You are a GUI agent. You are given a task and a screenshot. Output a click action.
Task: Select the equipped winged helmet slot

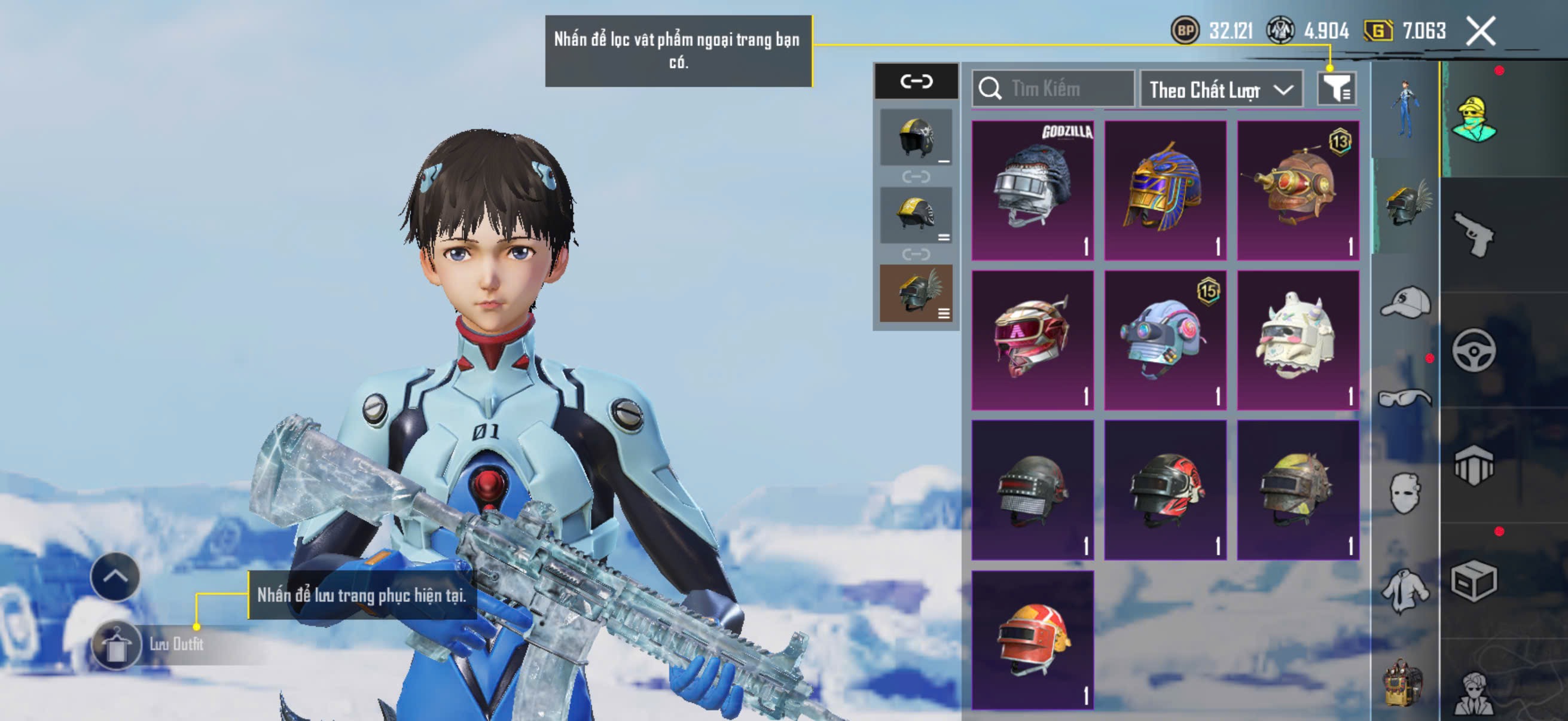pyautogui.click(x=916, y=294)
